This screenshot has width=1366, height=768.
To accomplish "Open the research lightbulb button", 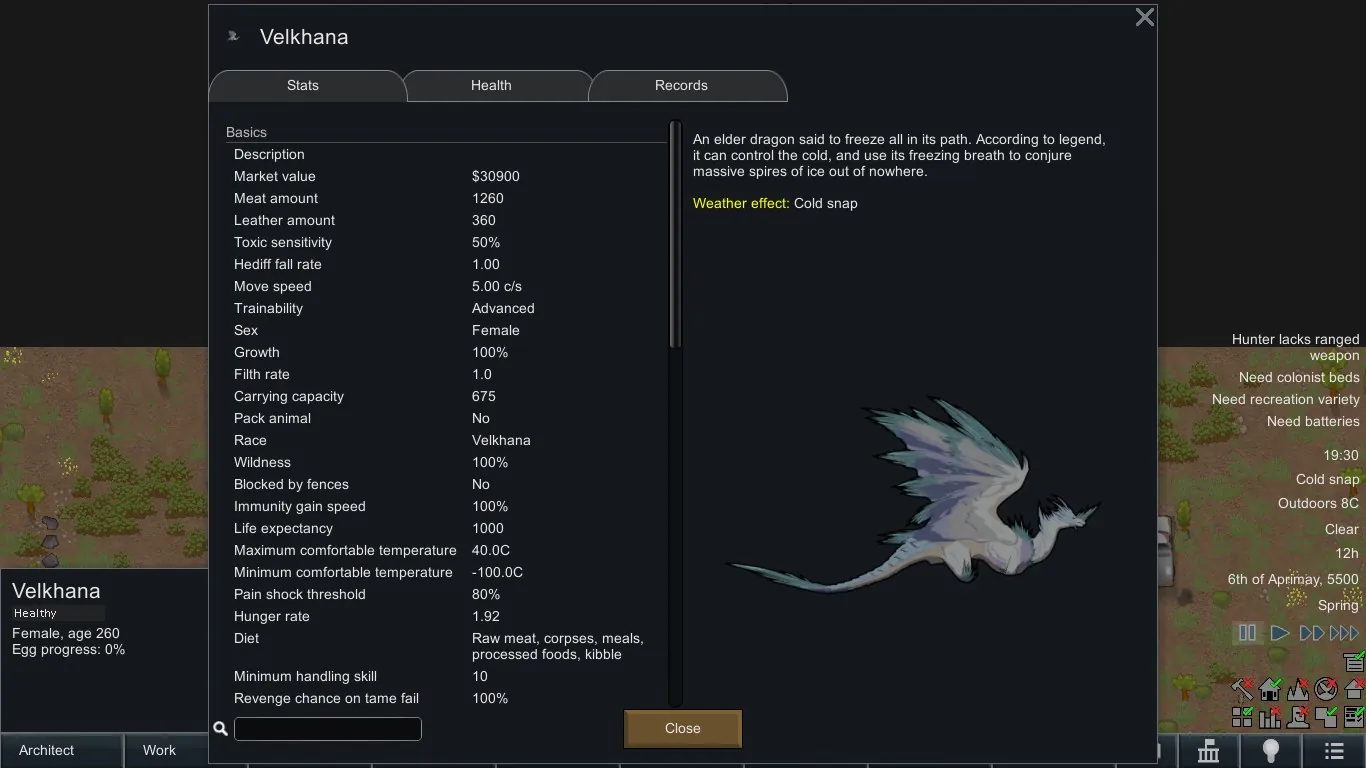I will tap(1270, 751).
